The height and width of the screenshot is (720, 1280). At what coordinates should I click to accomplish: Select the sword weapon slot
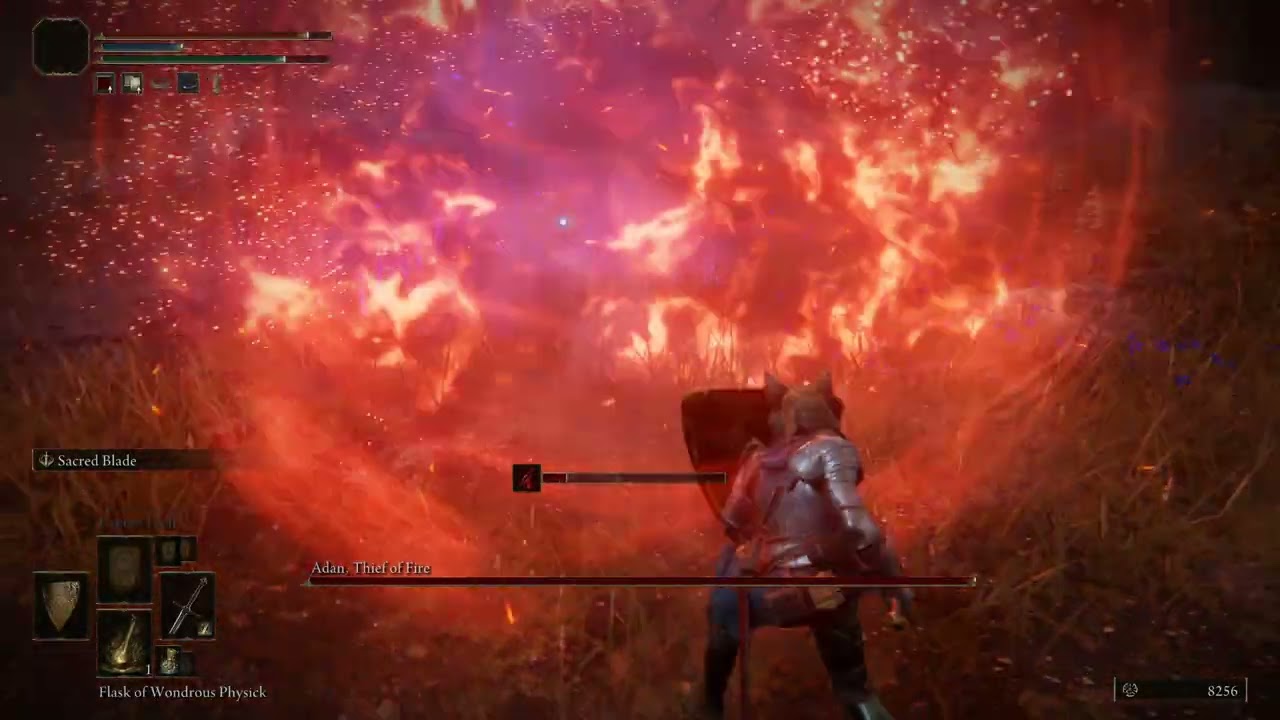(187, 605)
